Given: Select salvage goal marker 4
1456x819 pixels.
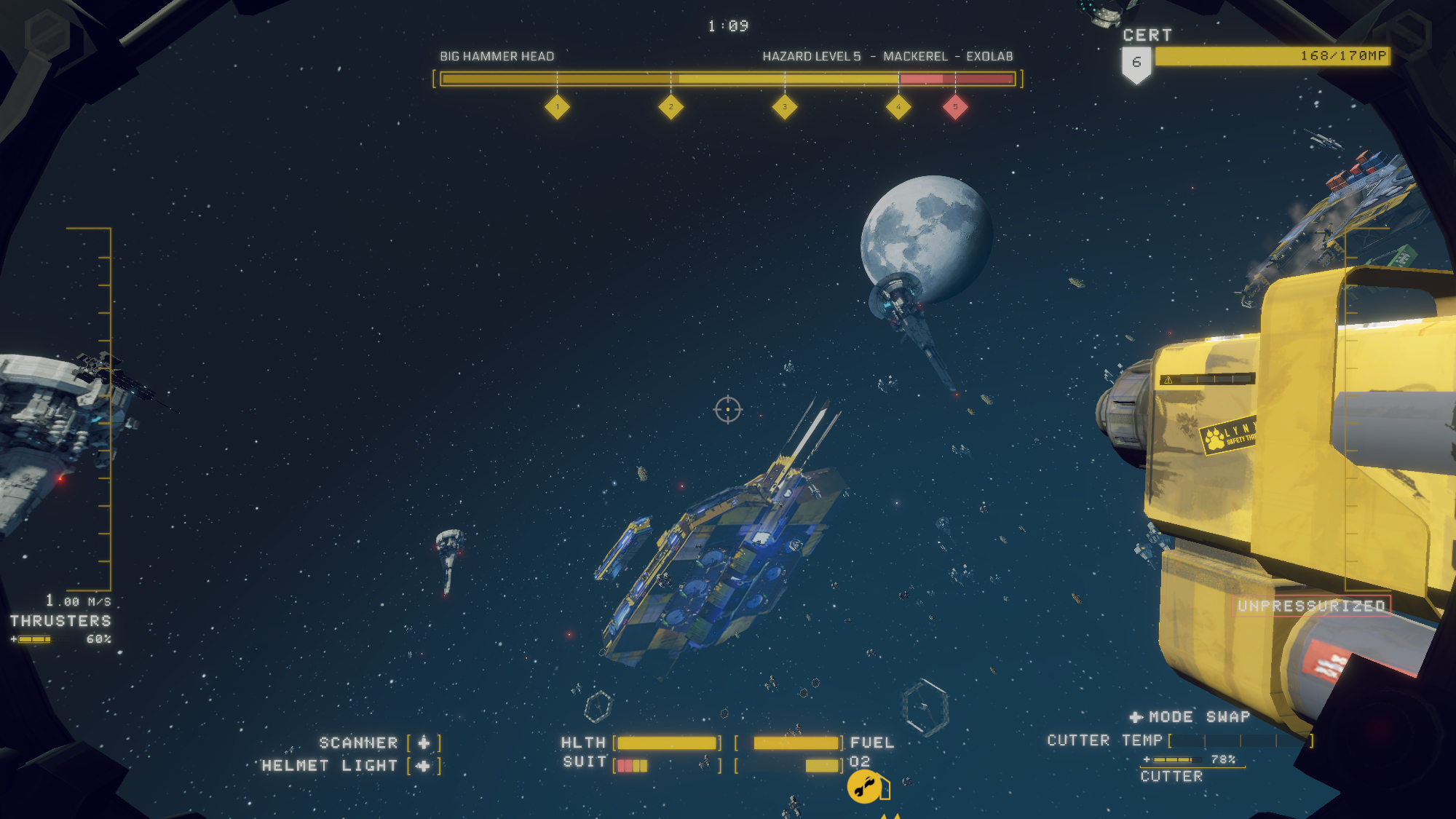Looking at the screenshot, I should 898,107.
